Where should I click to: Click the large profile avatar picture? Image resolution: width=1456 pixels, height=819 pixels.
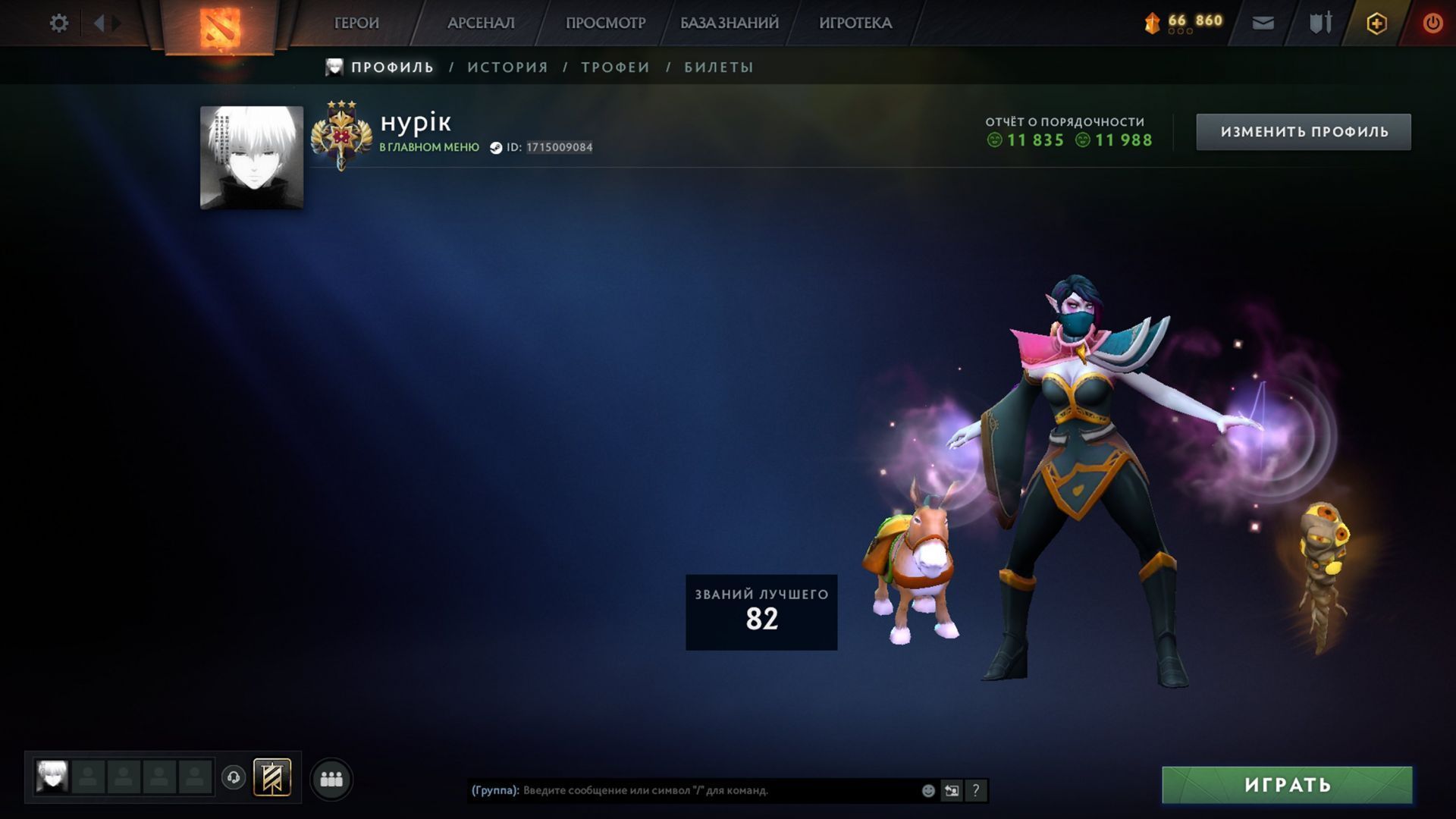click(252, 158)
